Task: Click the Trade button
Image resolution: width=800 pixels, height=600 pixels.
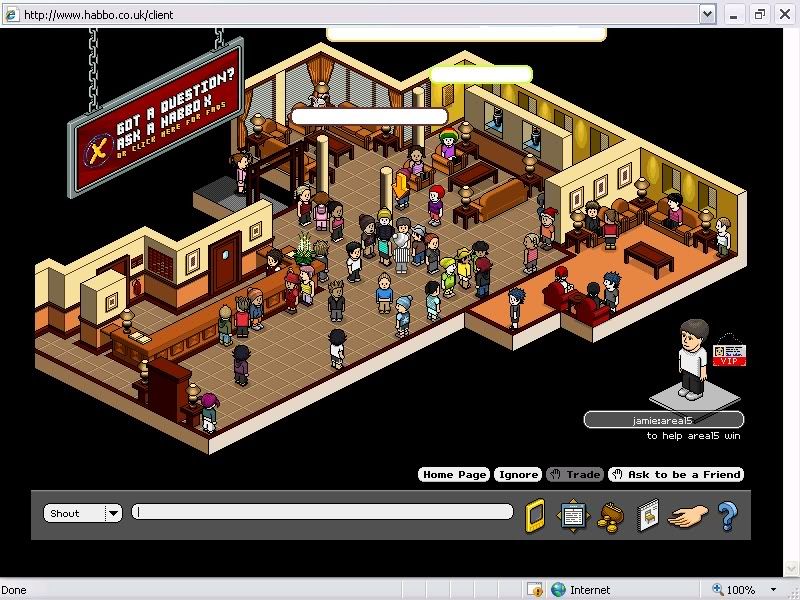Action: point(576,475)
